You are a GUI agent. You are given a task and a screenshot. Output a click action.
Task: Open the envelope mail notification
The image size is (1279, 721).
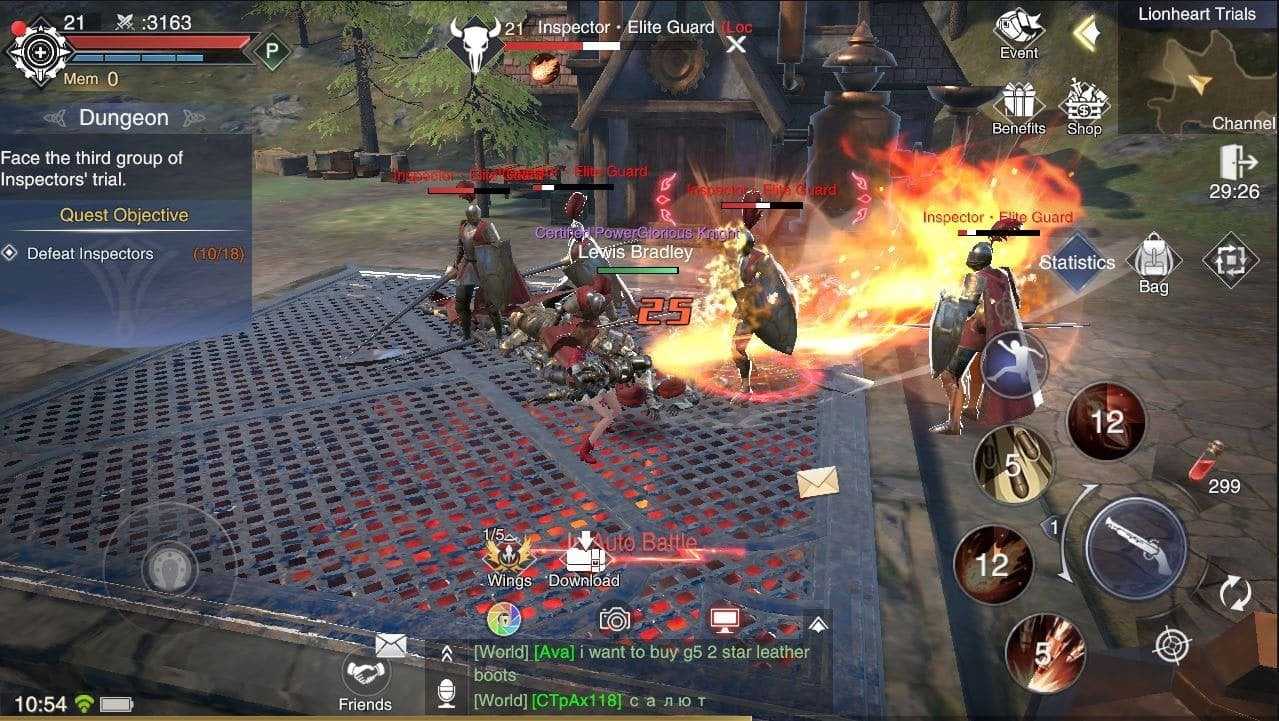coord(817,483)
